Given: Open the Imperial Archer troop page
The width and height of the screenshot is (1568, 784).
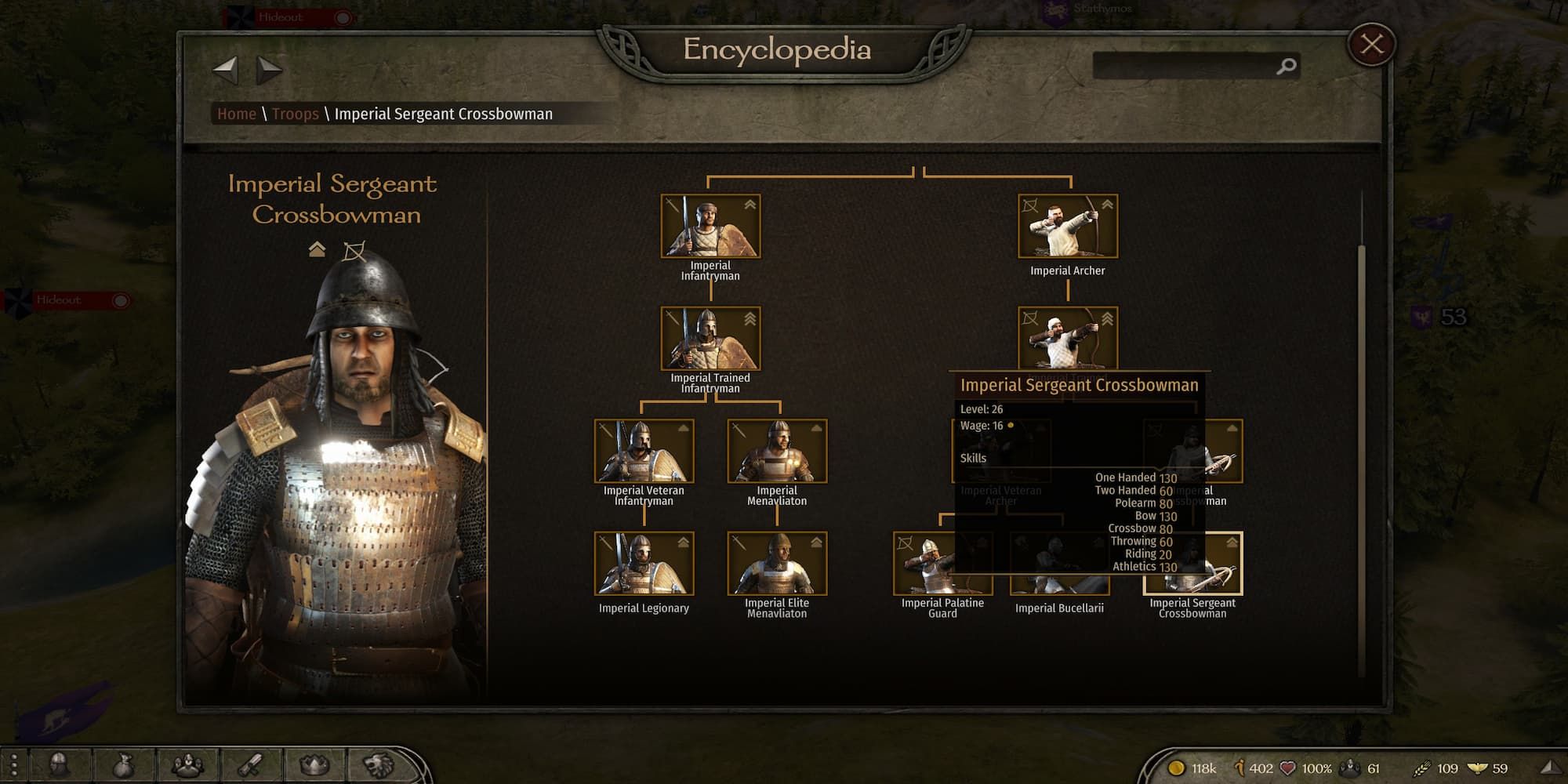Looking at the screenshot, I should (1067, 226).
